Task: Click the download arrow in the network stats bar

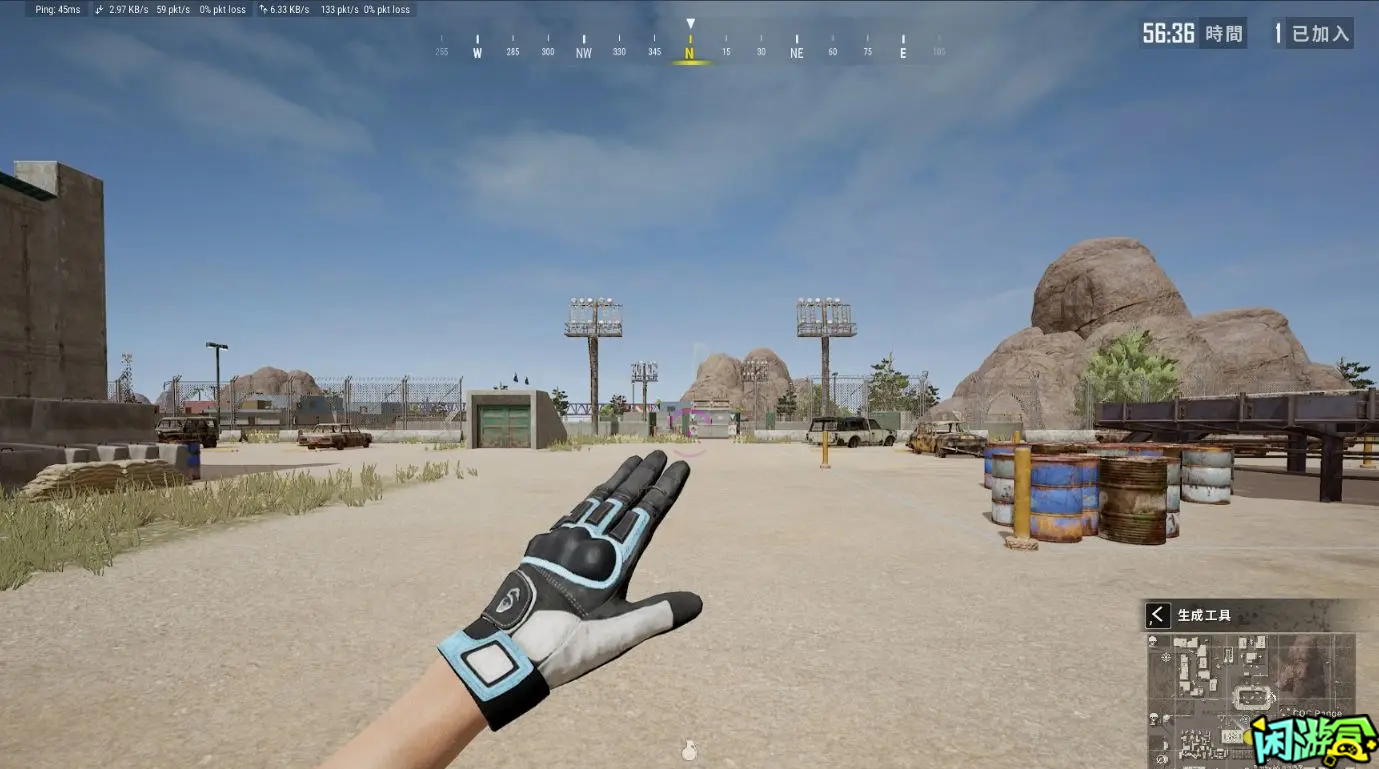Action: (x=96, y=9)
